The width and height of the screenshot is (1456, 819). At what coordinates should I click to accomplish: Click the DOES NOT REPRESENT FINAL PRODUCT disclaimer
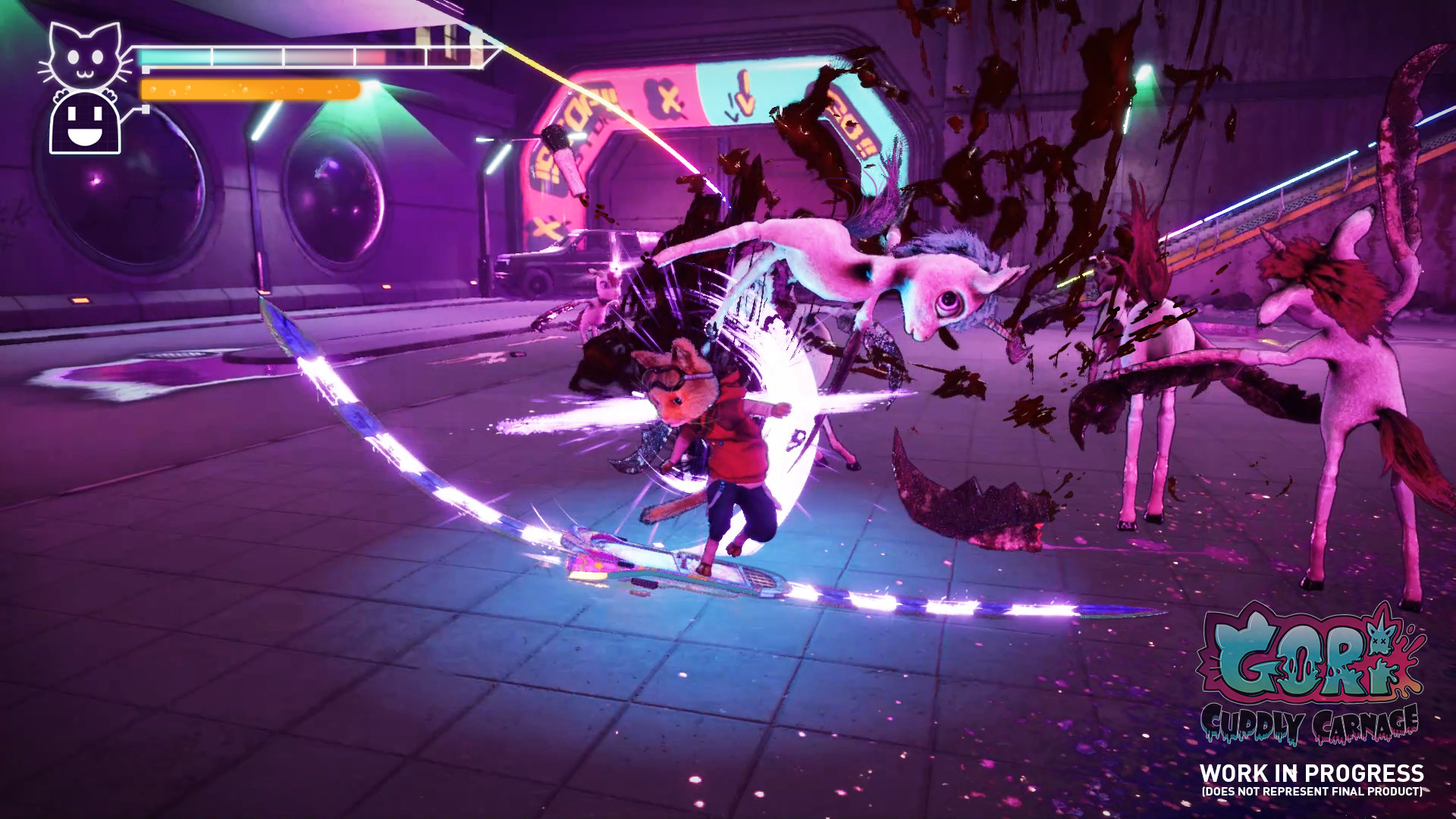tap(1313, 792)
